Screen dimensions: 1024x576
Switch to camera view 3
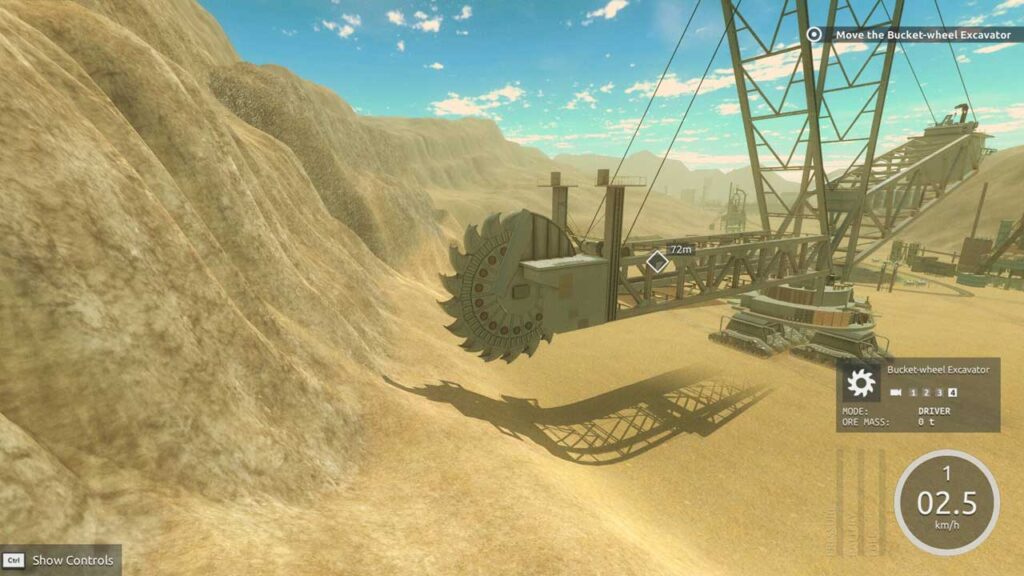(939, 392)
